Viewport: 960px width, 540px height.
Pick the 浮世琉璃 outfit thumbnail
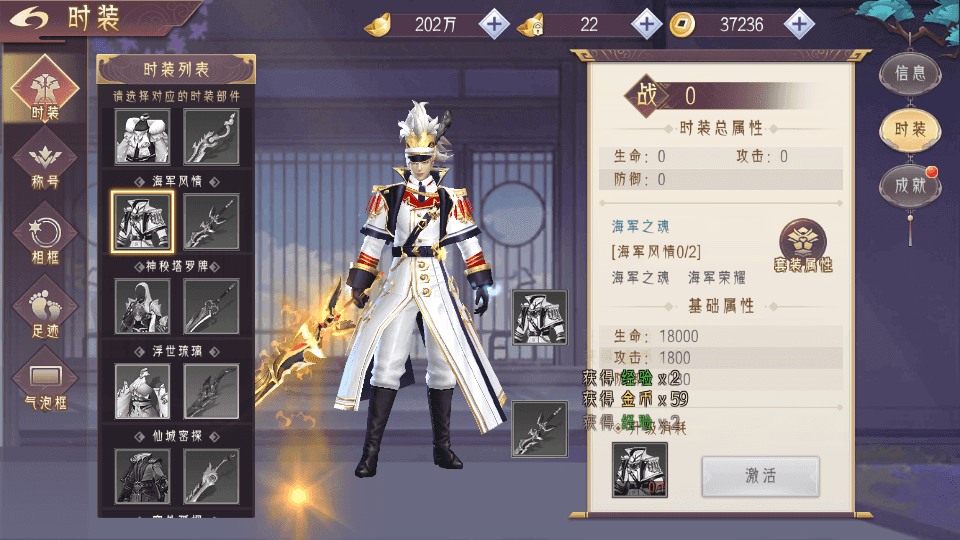tap(142, 390)
